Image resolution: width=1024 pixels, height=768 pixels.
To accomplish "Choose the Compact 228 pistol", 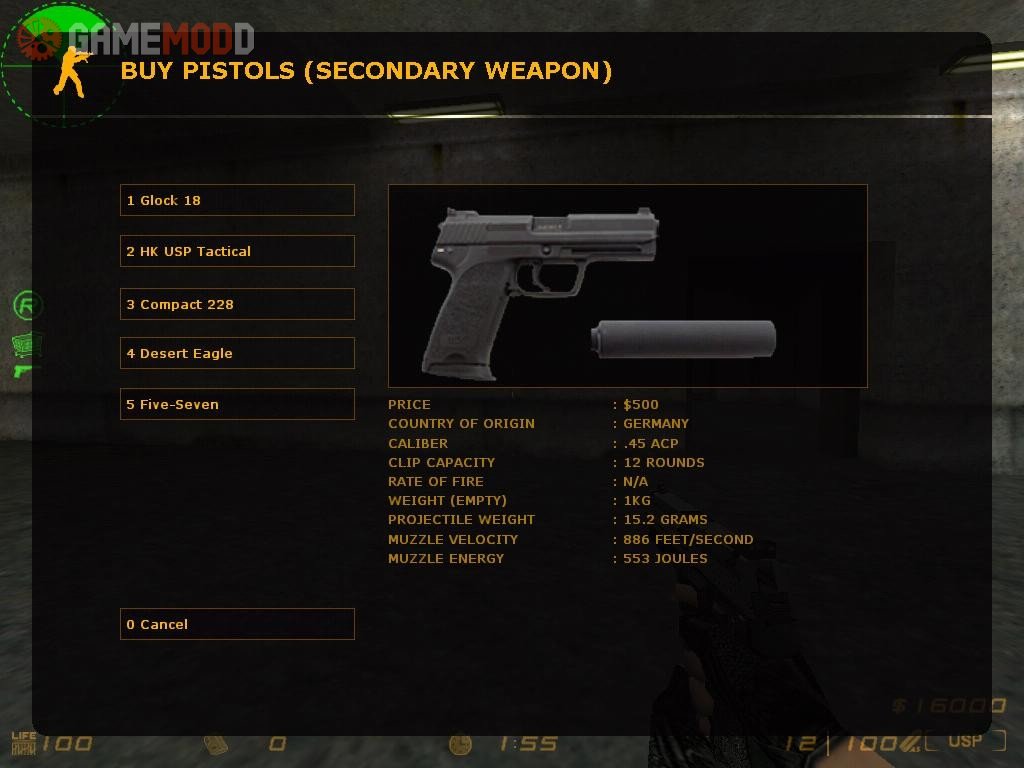I will (237, 304).
